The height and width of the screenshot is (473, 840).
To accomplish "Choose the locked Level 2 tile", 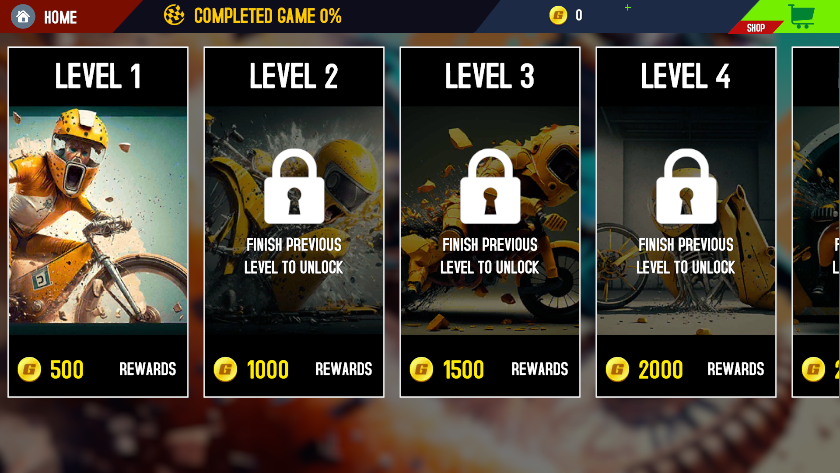I will [x=294, y=222].
